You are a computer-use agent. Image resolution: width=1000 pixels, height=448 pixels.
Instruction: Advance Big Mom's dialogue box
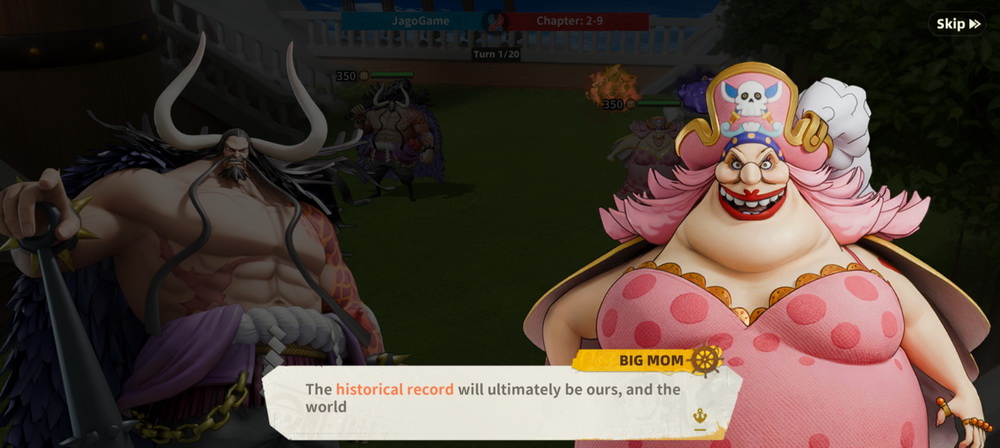point(500,399)
